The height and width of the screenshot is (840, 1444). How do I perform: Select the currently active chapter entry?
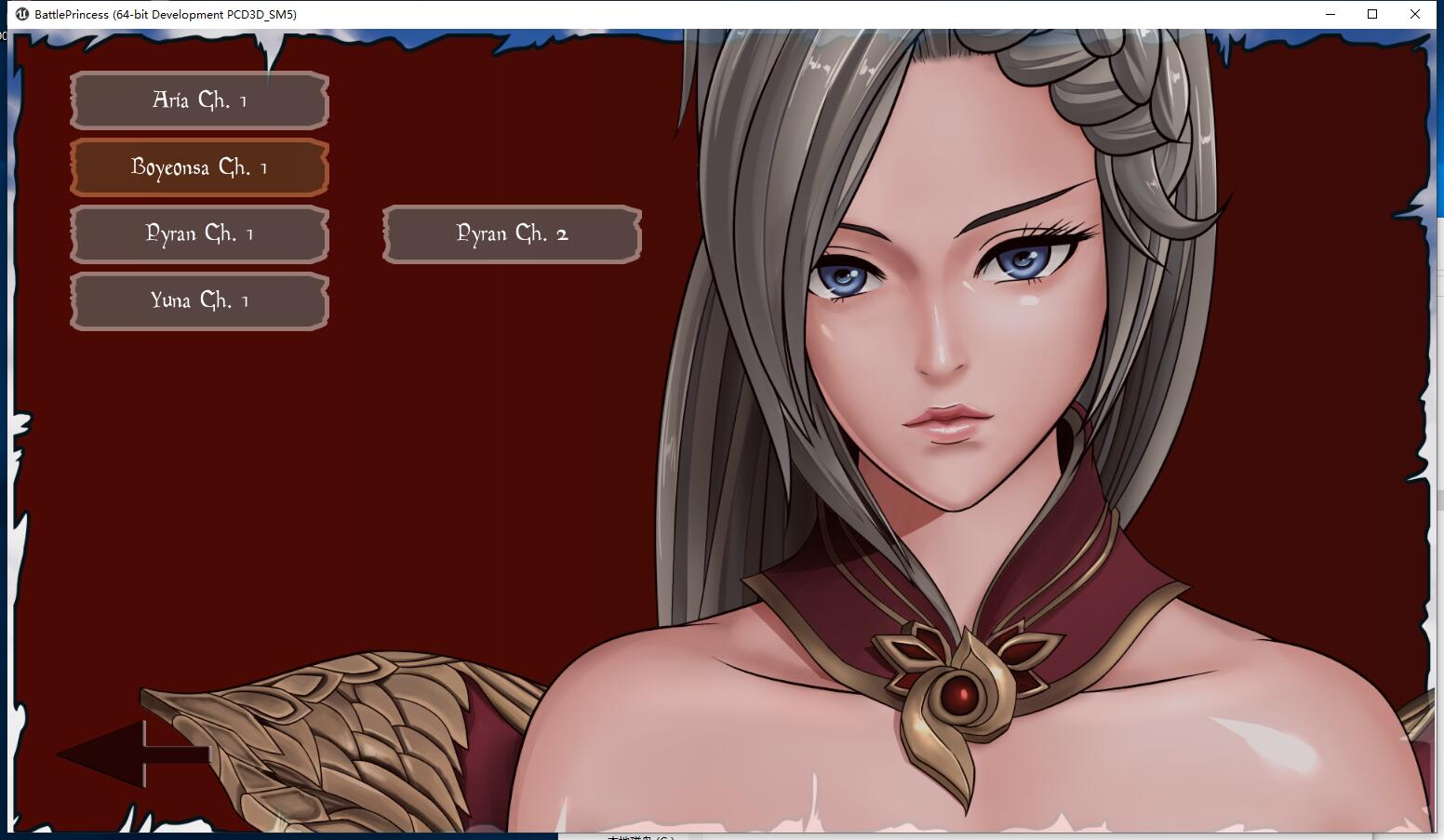tap(198, 167)
